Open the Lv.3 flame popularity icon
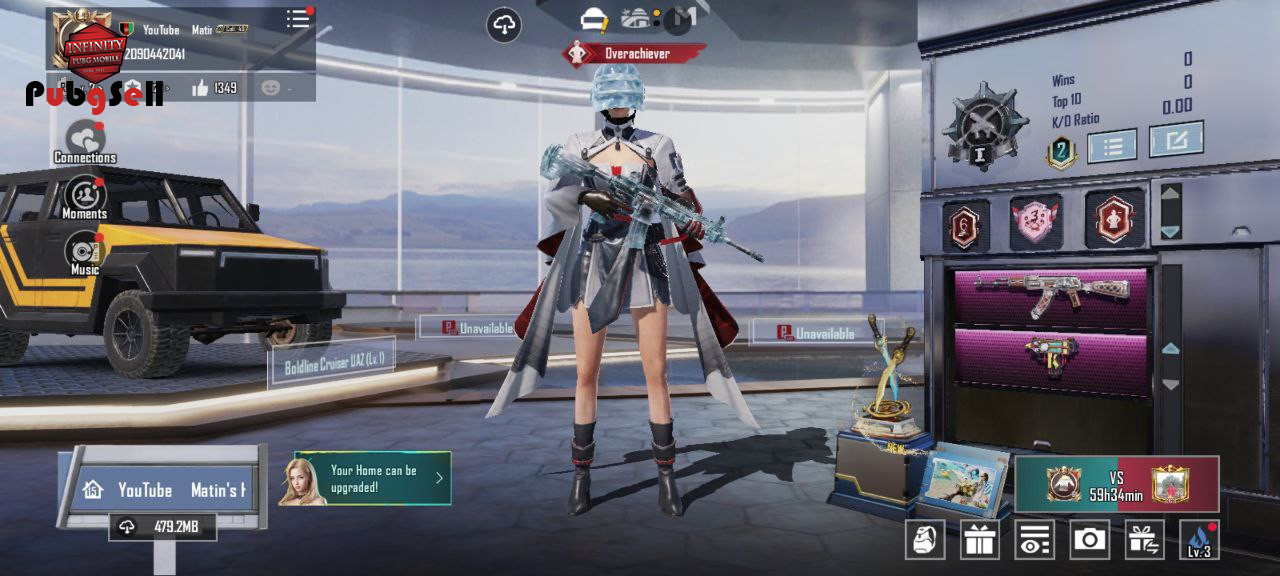 (x=1199, y=540)
